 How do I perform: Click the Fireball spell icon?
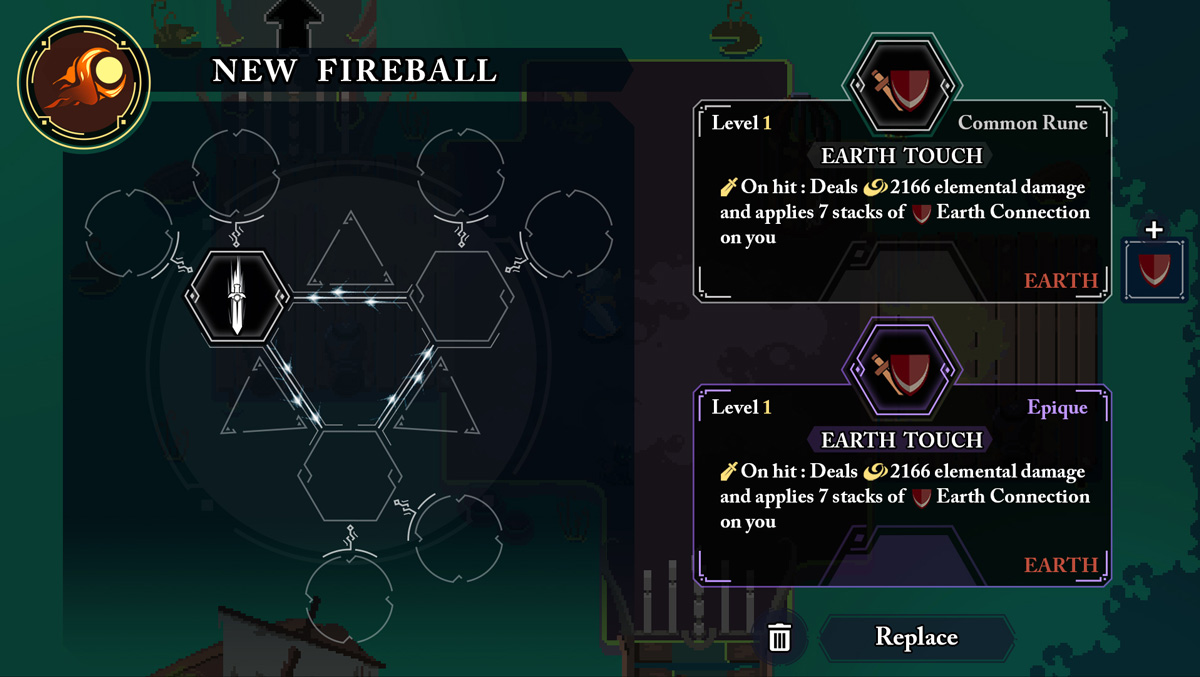(x=84, y=82)
